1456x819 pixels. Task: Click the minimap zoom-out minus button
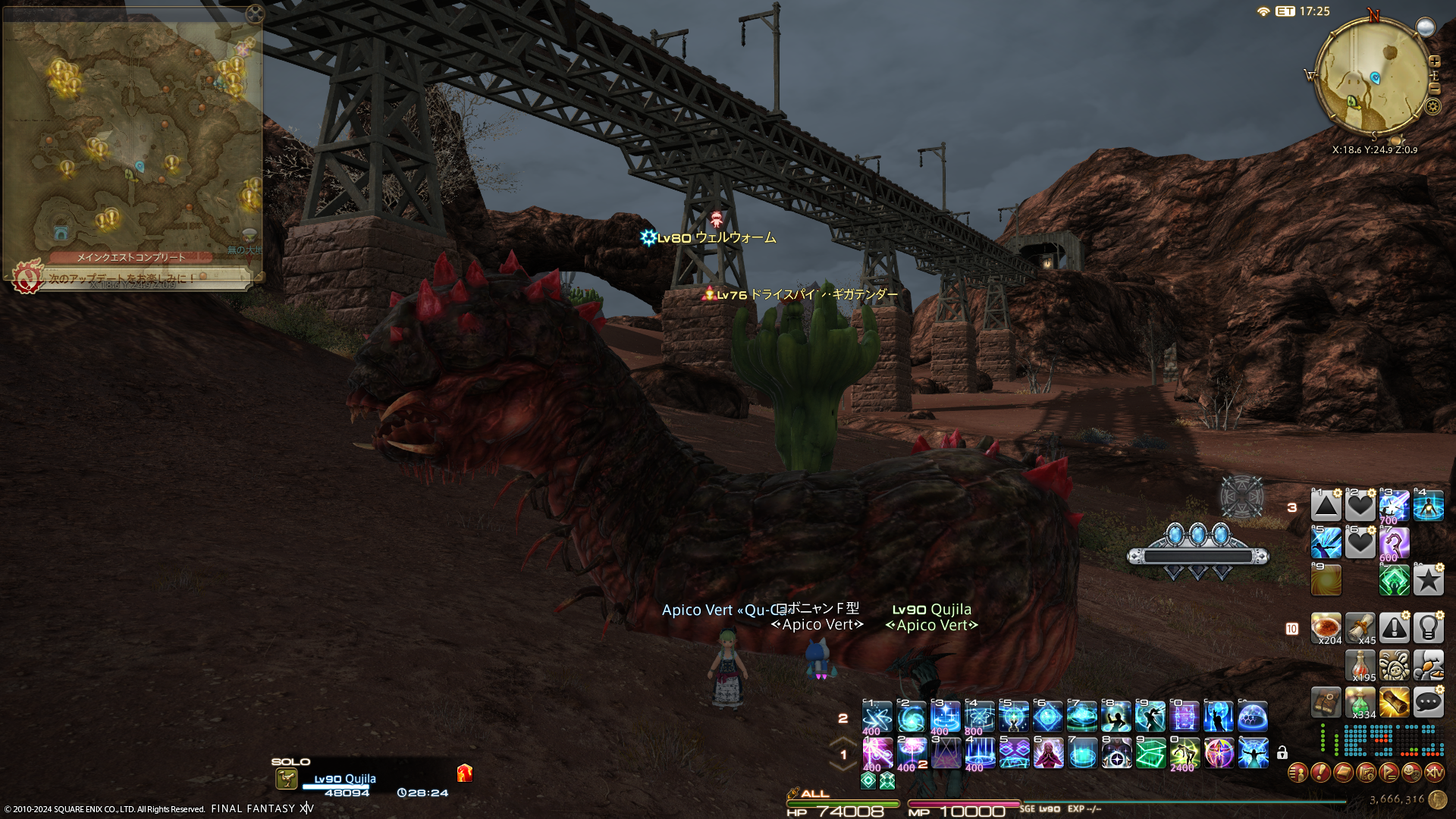pos(1434,88)
